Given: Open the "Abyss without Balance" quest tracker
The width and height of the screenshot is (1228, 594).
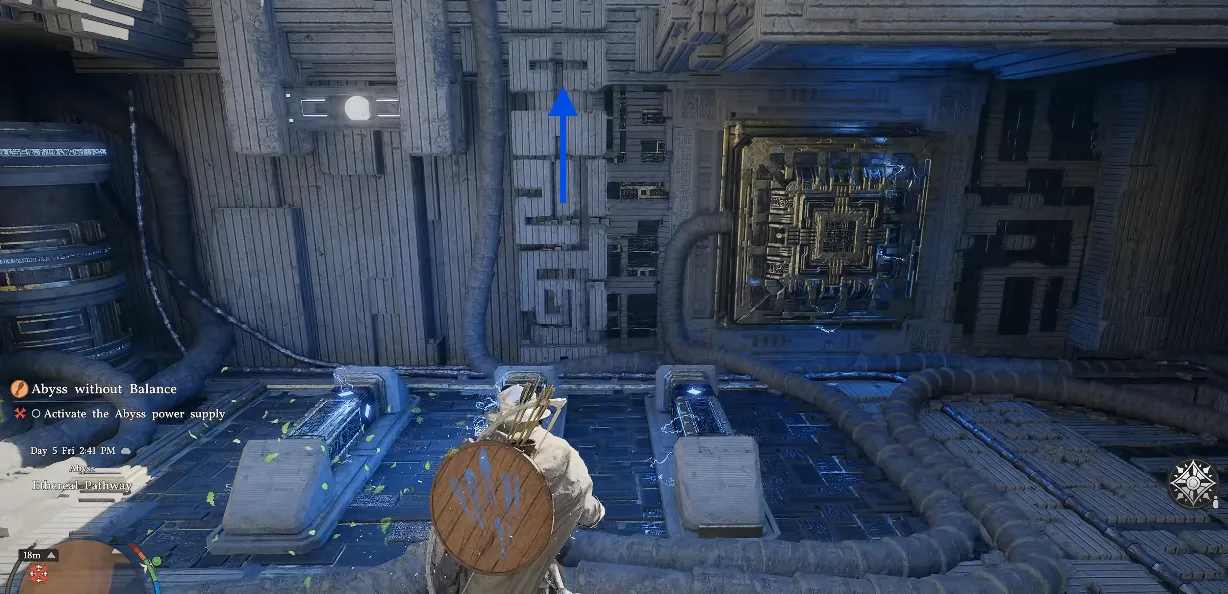Looking at the screenshot, I should click(x=104, y=389).
